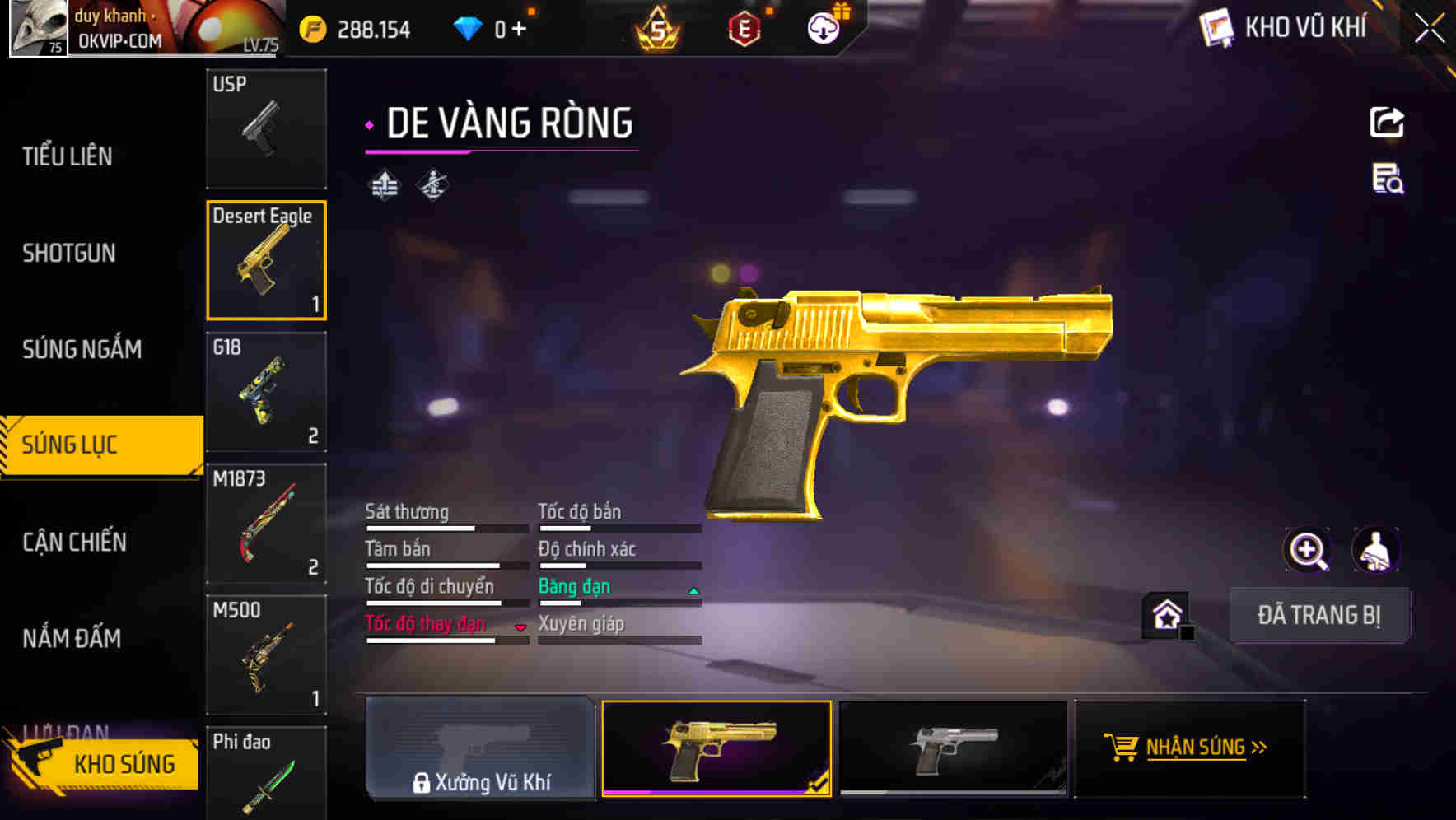This screenshot has width=1456, height=820.
Task: Select the silver default Desert Eagle skin thumbnail
Action: click(953, 748)
